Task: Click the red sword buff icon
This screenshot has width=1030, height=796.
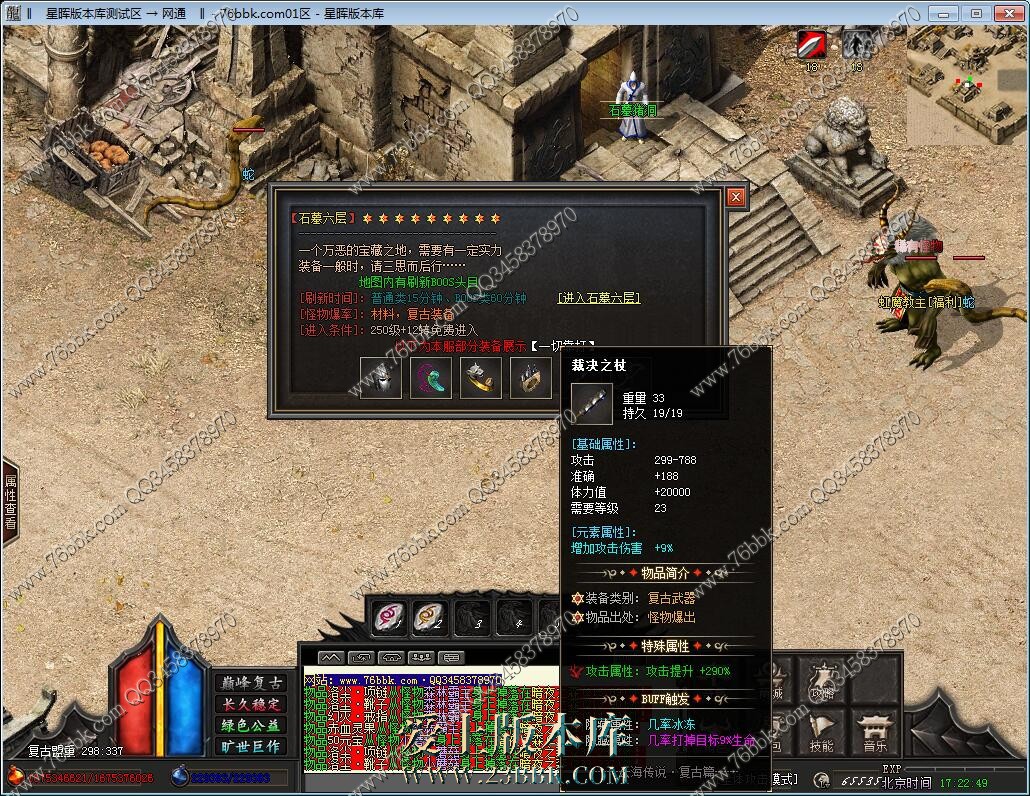Action: 811,45
